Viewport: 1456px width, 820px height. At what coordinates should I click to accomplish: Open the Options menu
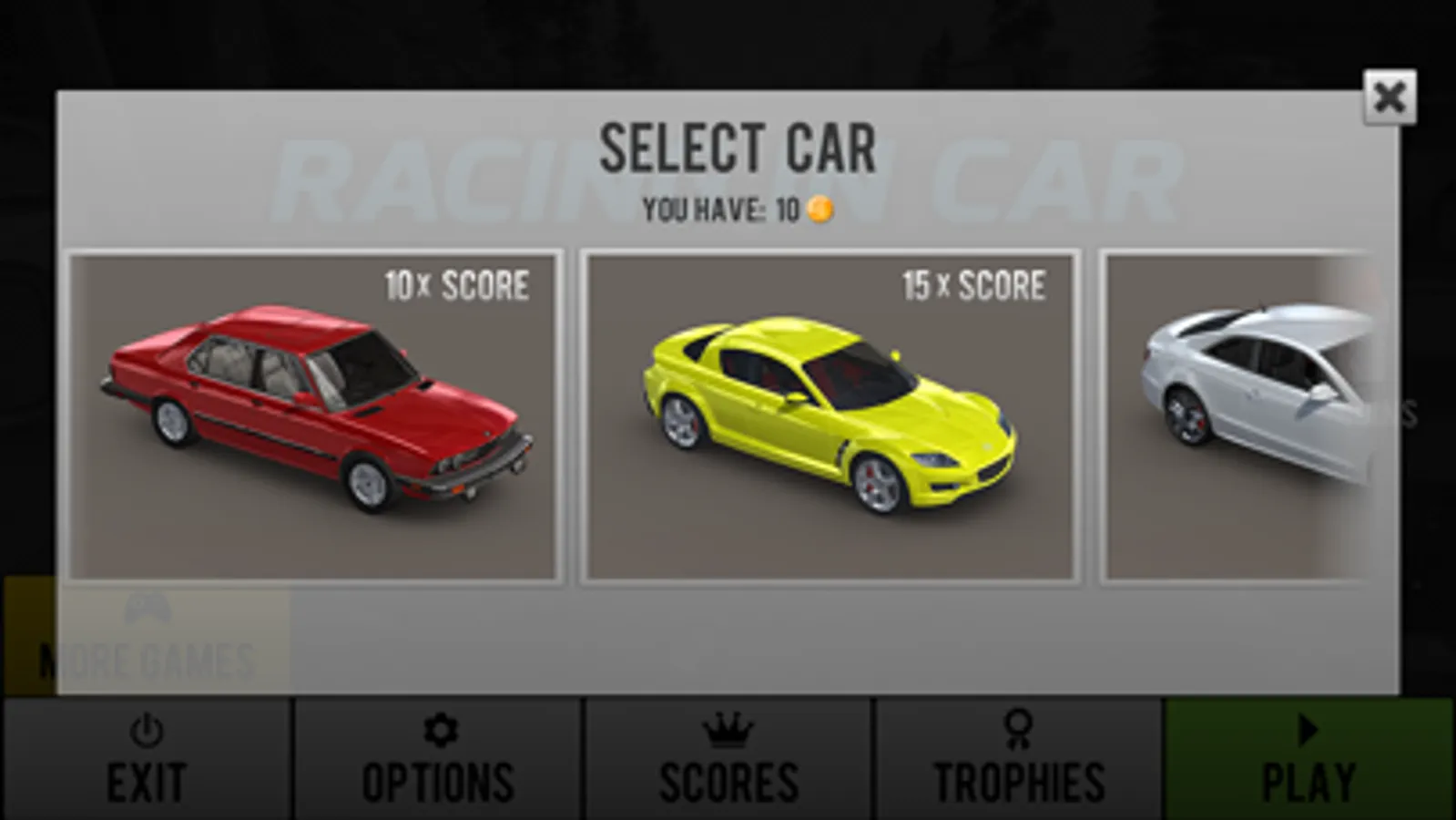click(438, 760)
